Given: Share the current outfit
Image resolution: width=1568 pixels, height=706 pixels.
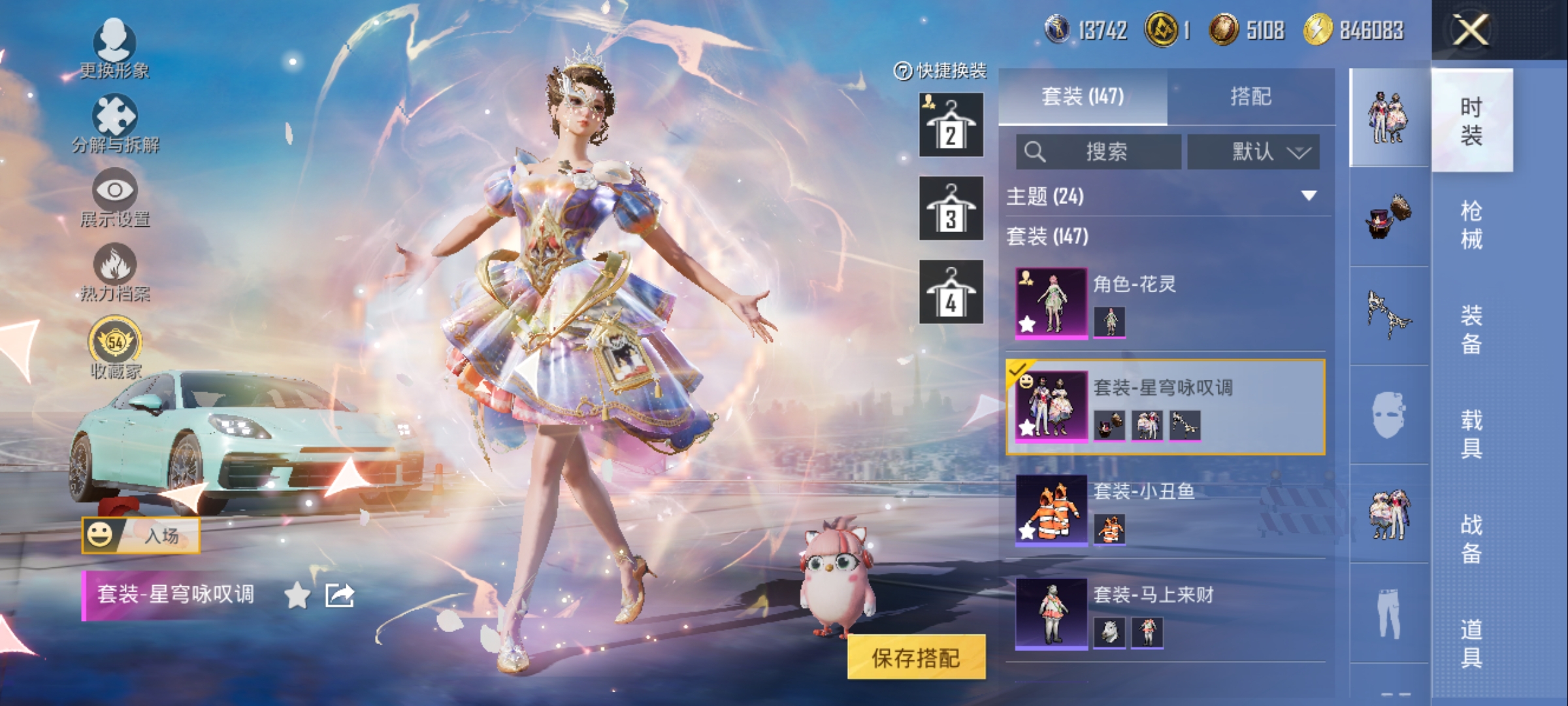Looking at the screenshot, I should pos(340,596).
